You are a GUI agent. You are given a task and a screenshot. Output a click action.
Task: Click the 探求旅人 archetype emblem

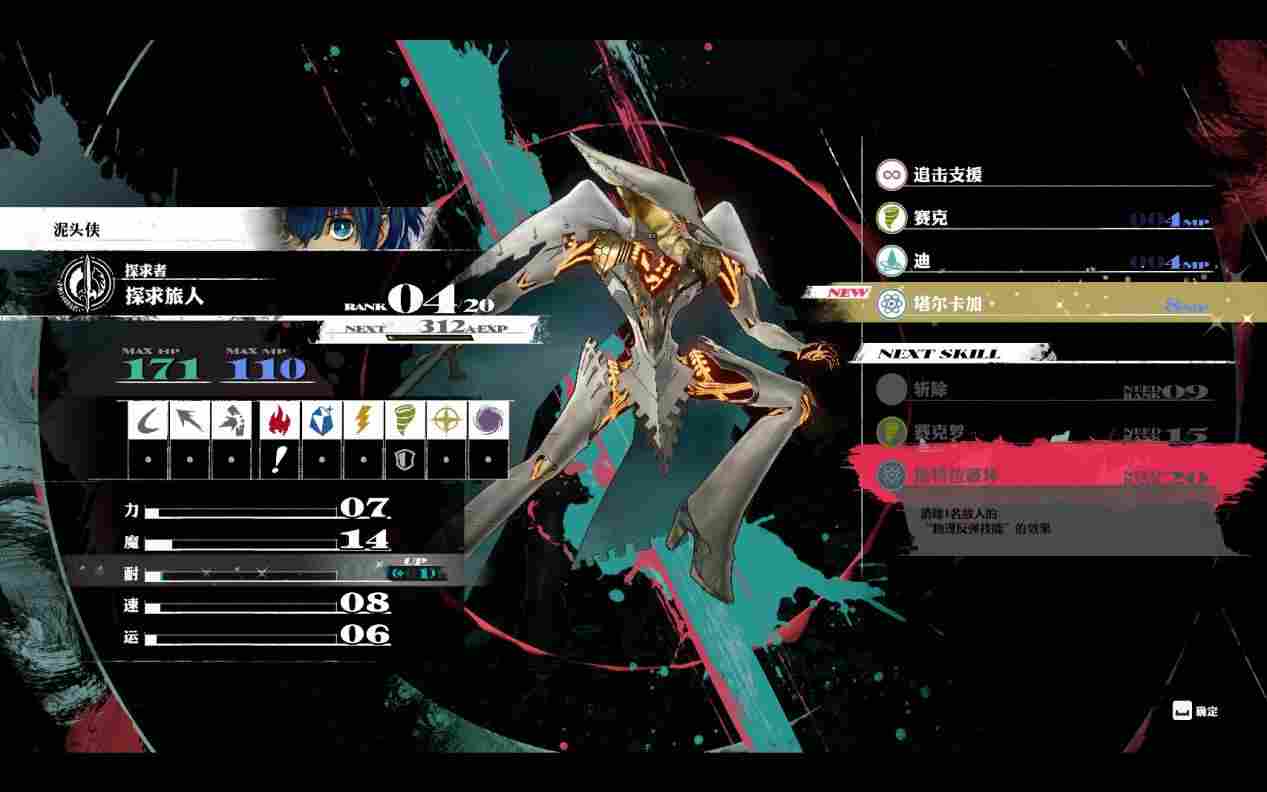click(84, 284)
